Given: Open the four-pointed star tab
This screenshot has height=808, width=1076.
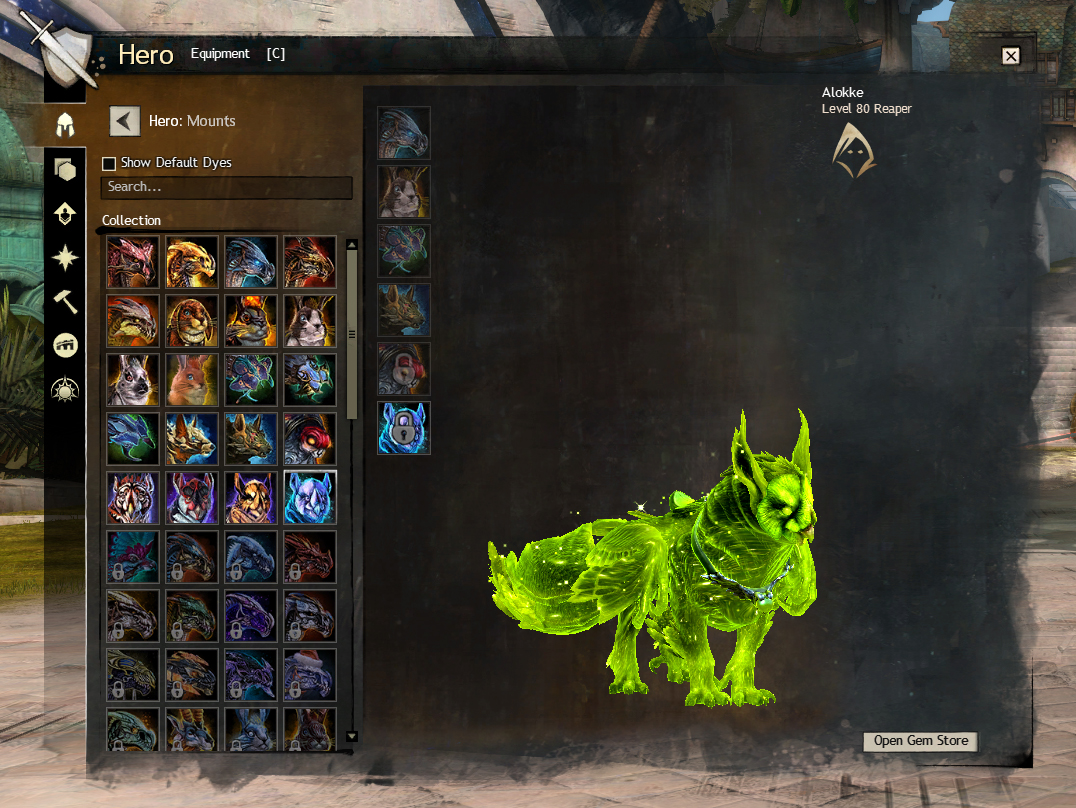Looking at the screenshot, I should coord(65,258).
